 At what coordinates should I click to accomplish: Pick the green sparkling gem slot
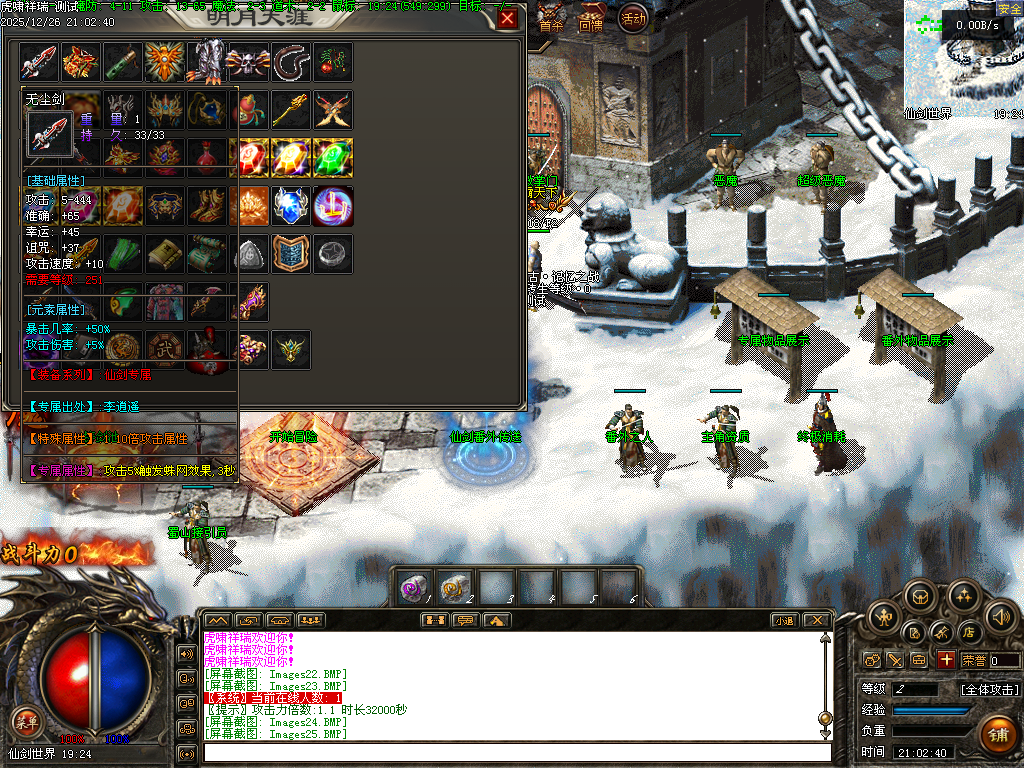pyautogui.click(x=333, y=157)
